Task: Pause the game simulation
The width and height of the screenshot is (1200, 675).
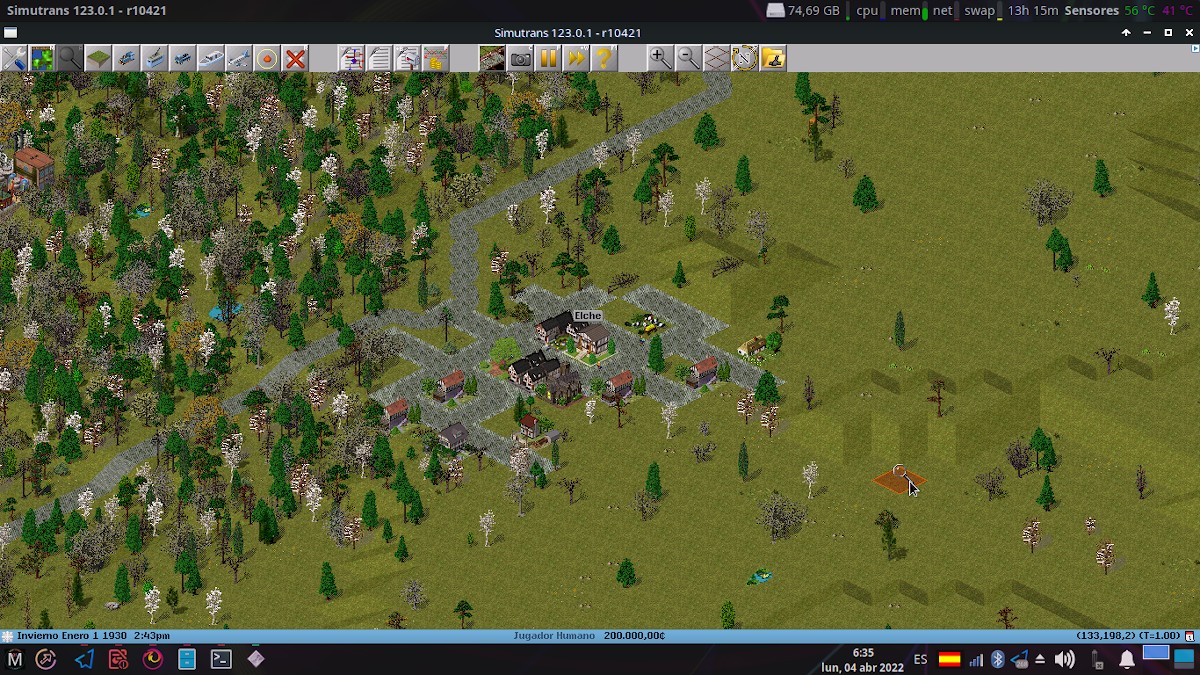Action: 548,58
